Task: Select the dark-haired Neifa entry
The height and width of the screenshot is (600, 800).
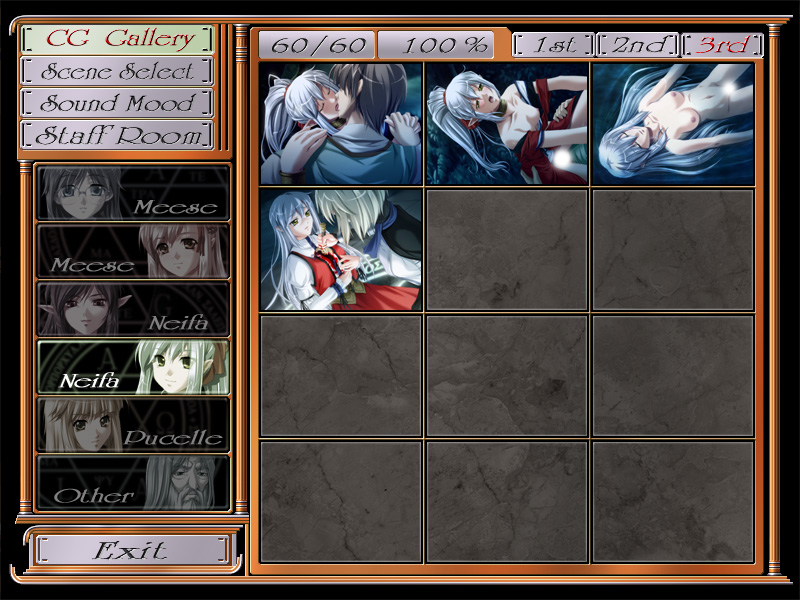Action: point(133,309)
